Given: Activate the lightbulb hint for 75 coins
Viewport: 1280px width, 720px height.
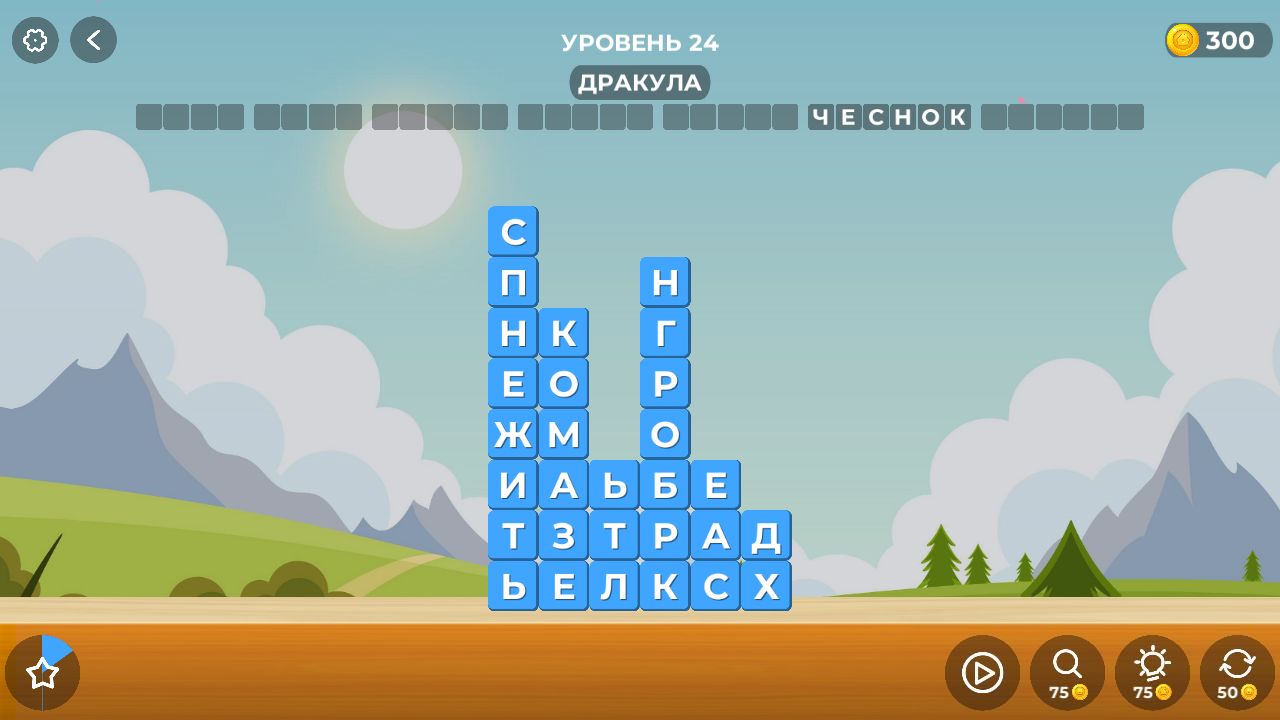Looking at the screenshot, I should click(x=1151, y=672).
